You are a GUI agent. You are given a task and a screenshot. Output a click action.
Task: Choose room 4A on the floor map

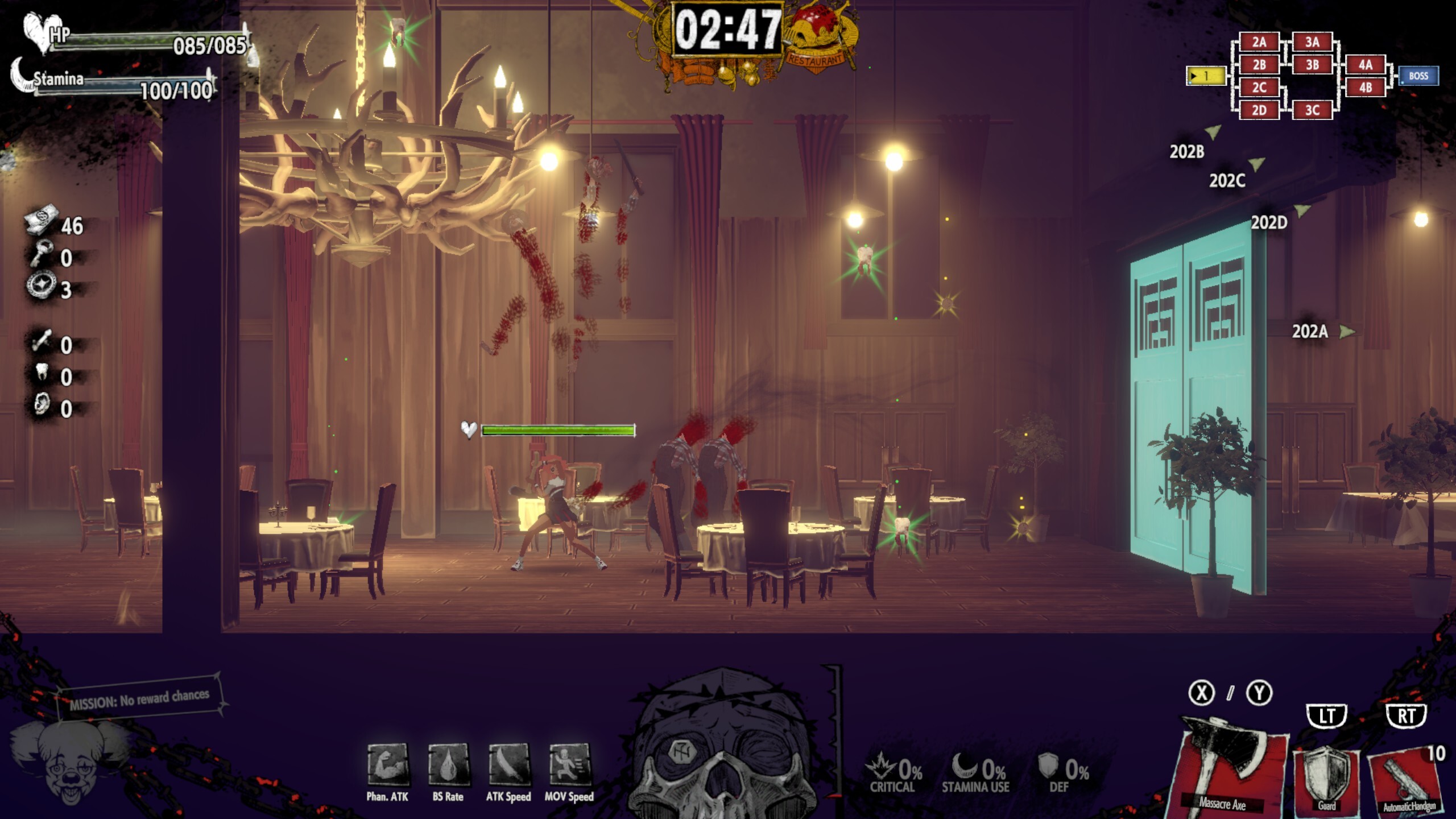click(x=1365, y=65)
